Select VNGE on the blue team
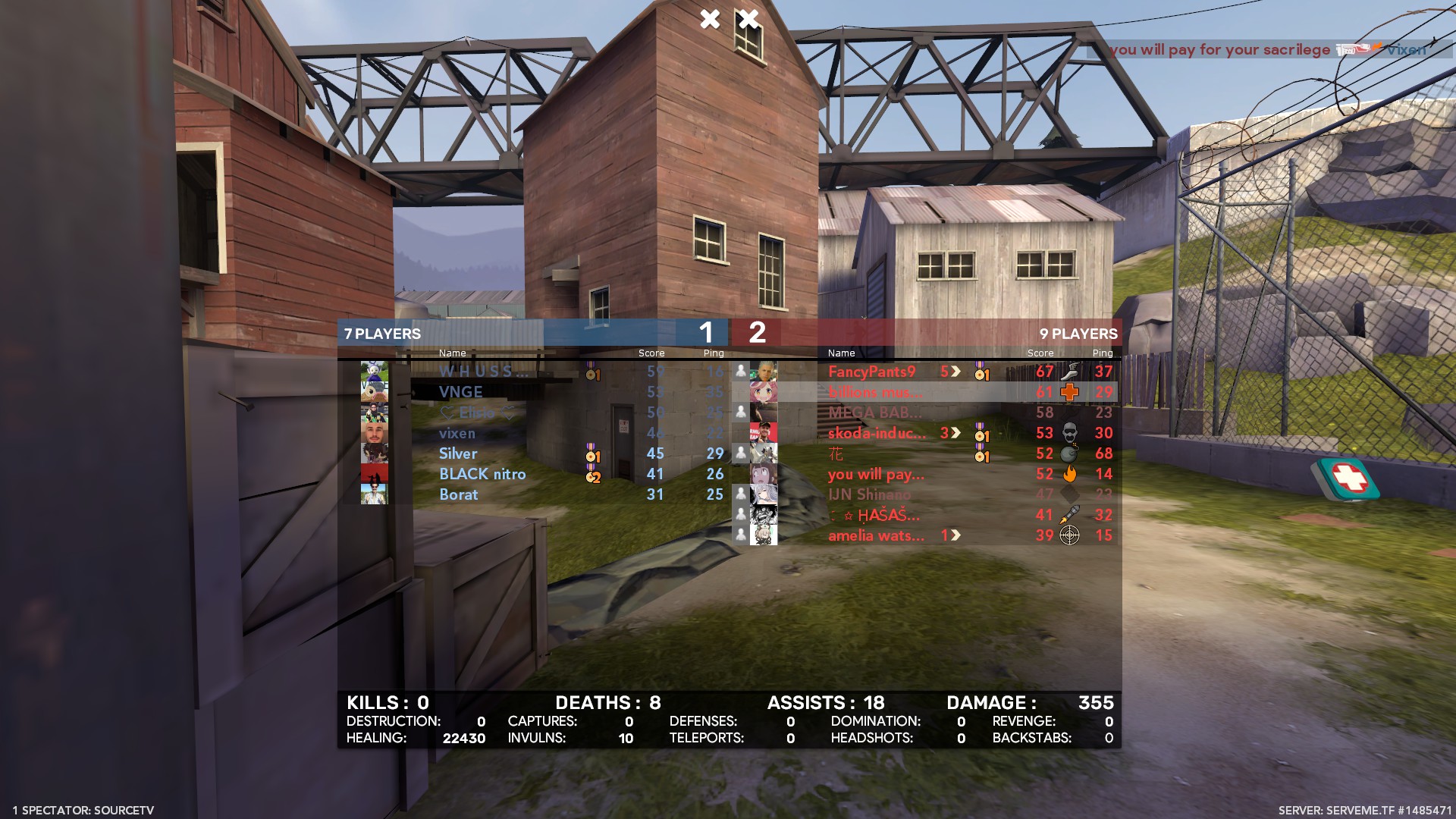The width and height of the screenshot is (1456, 819). coord(460,392)
